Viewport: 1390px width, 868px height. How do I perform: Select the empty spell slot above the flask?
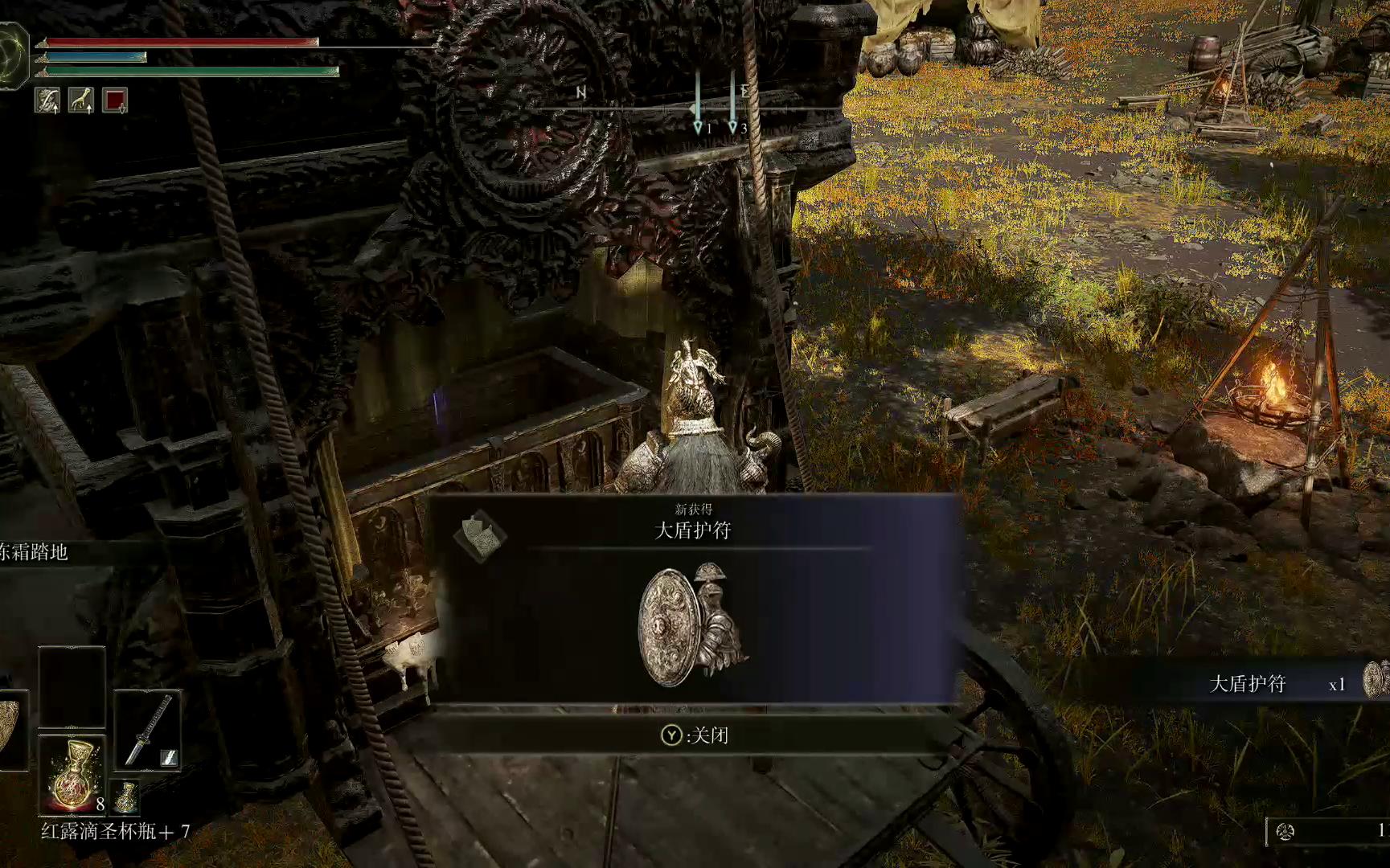click(x=72, y=687)
